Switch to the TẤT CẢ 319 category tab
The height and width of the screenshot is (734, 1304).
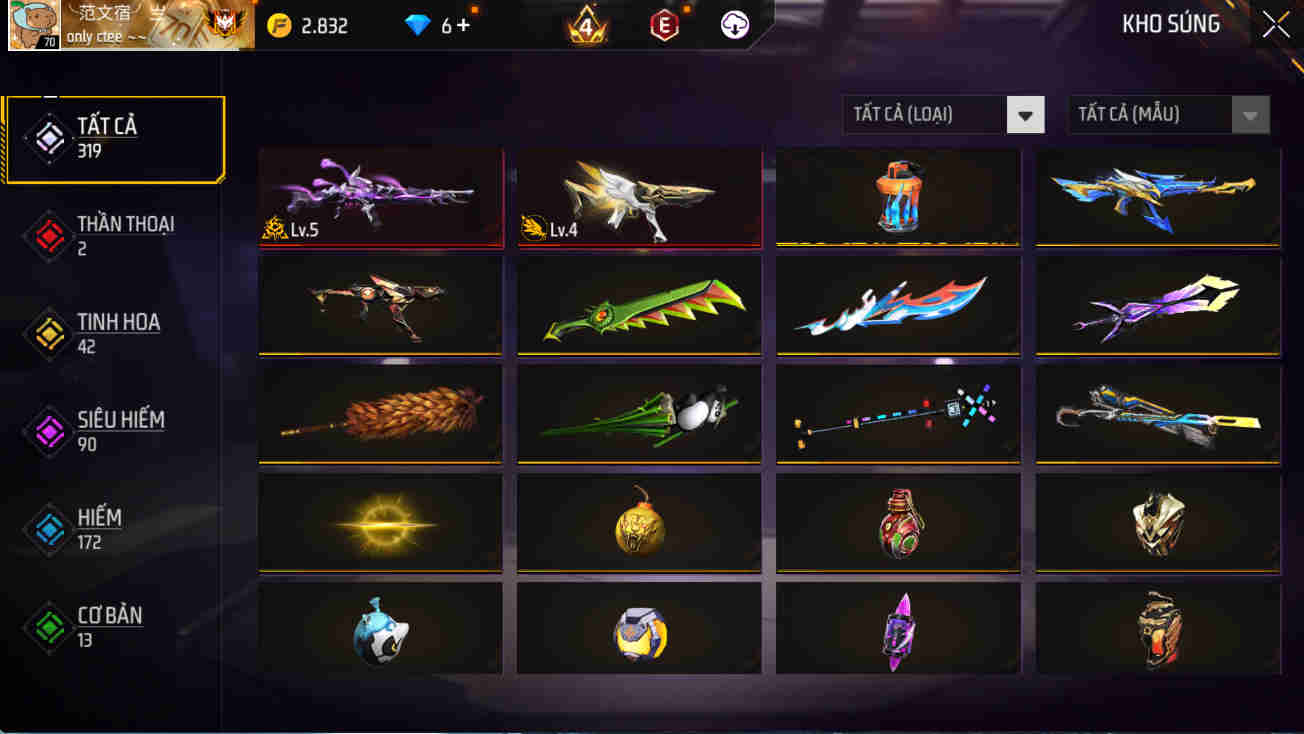coord(115,137)
